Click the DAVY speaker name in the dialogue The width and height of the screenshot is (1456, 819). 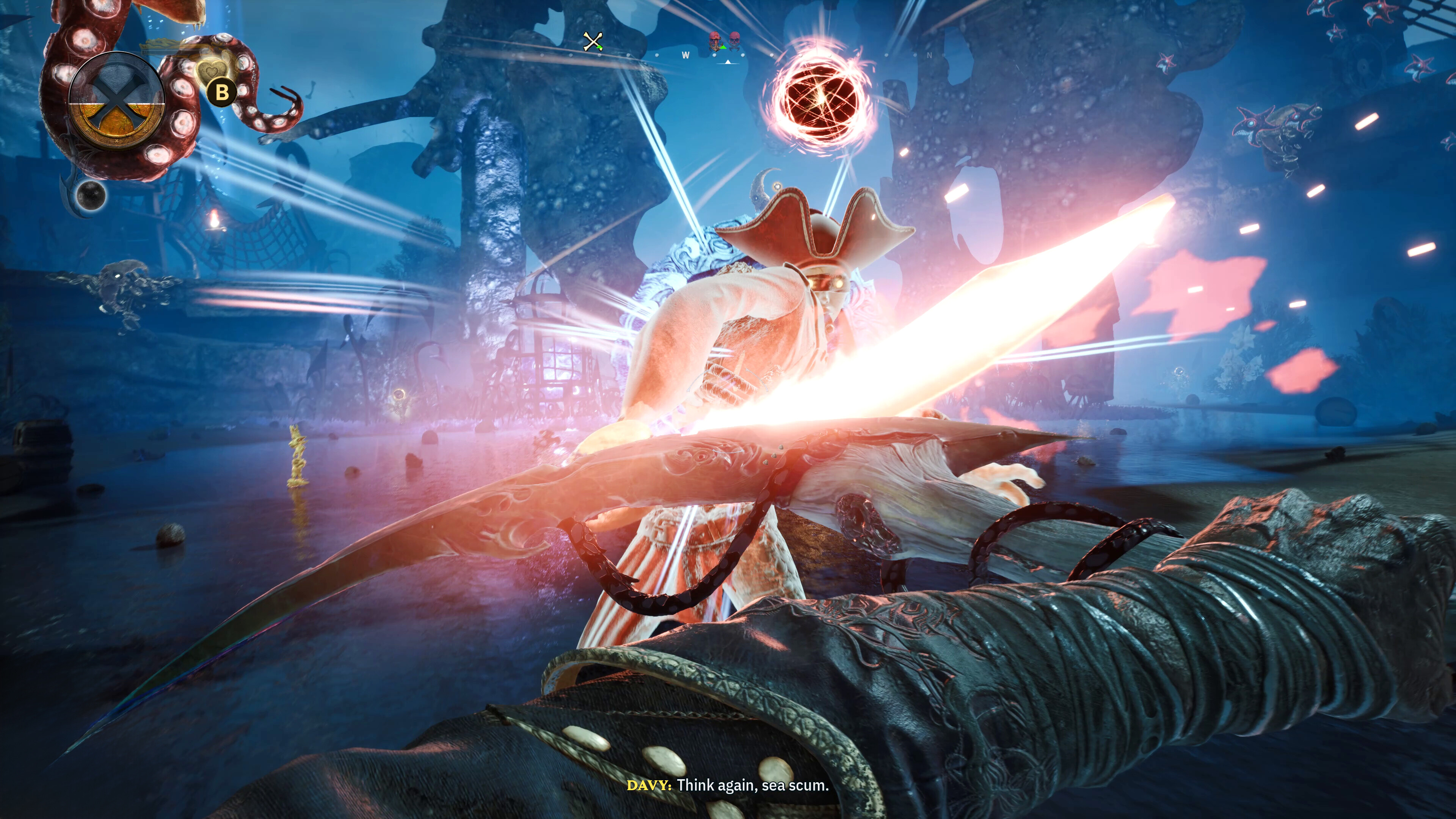coord(648,785)
